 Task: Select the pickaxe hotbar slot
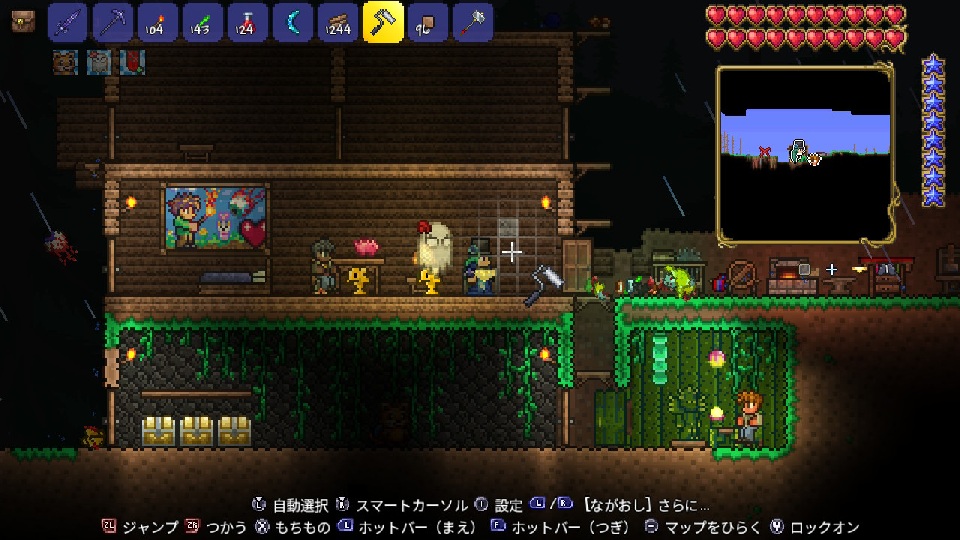coord(113,22)
